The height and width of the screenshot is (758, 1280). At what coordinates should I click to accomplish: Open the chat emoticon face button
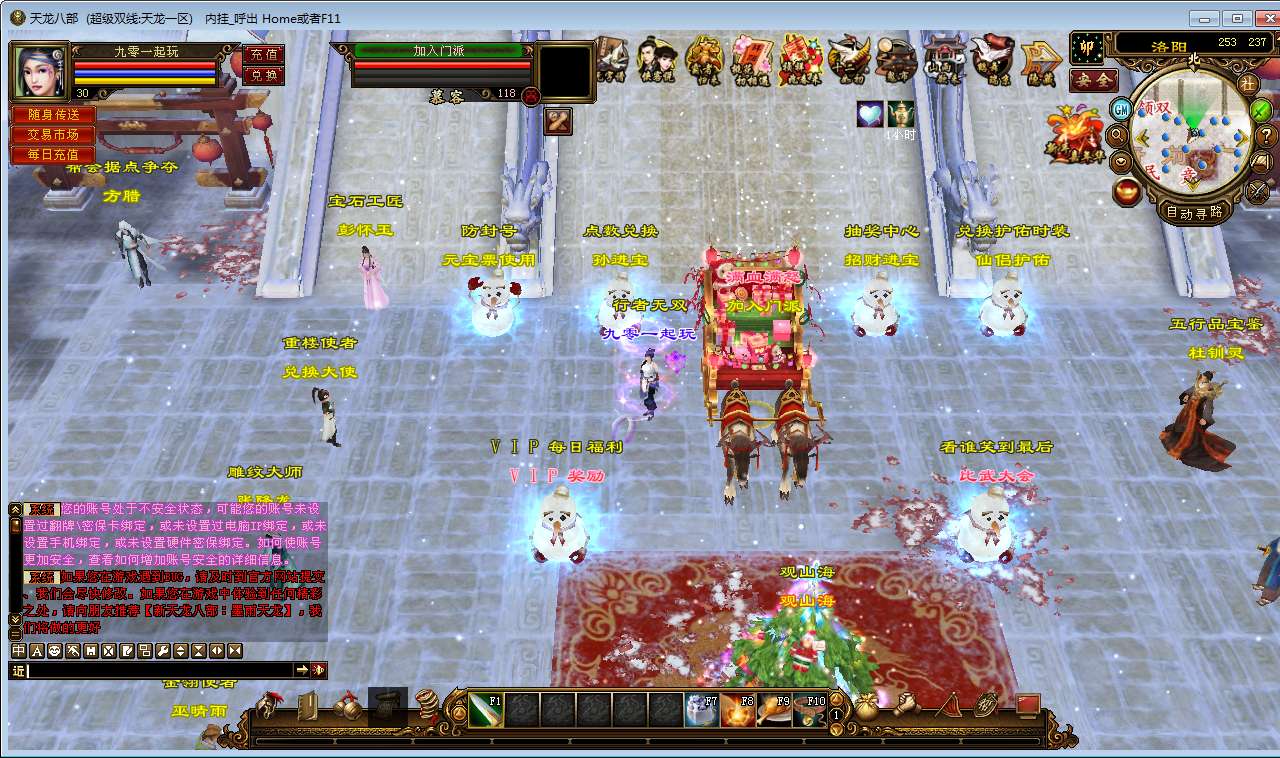point(55,651)
